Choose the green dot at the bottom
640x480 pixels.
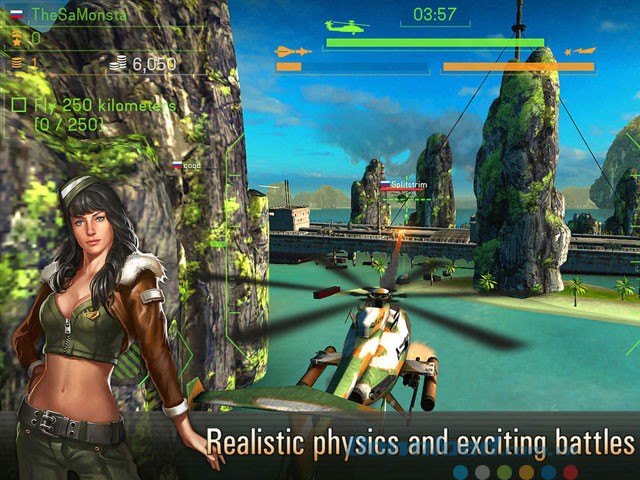pos(505,471)
